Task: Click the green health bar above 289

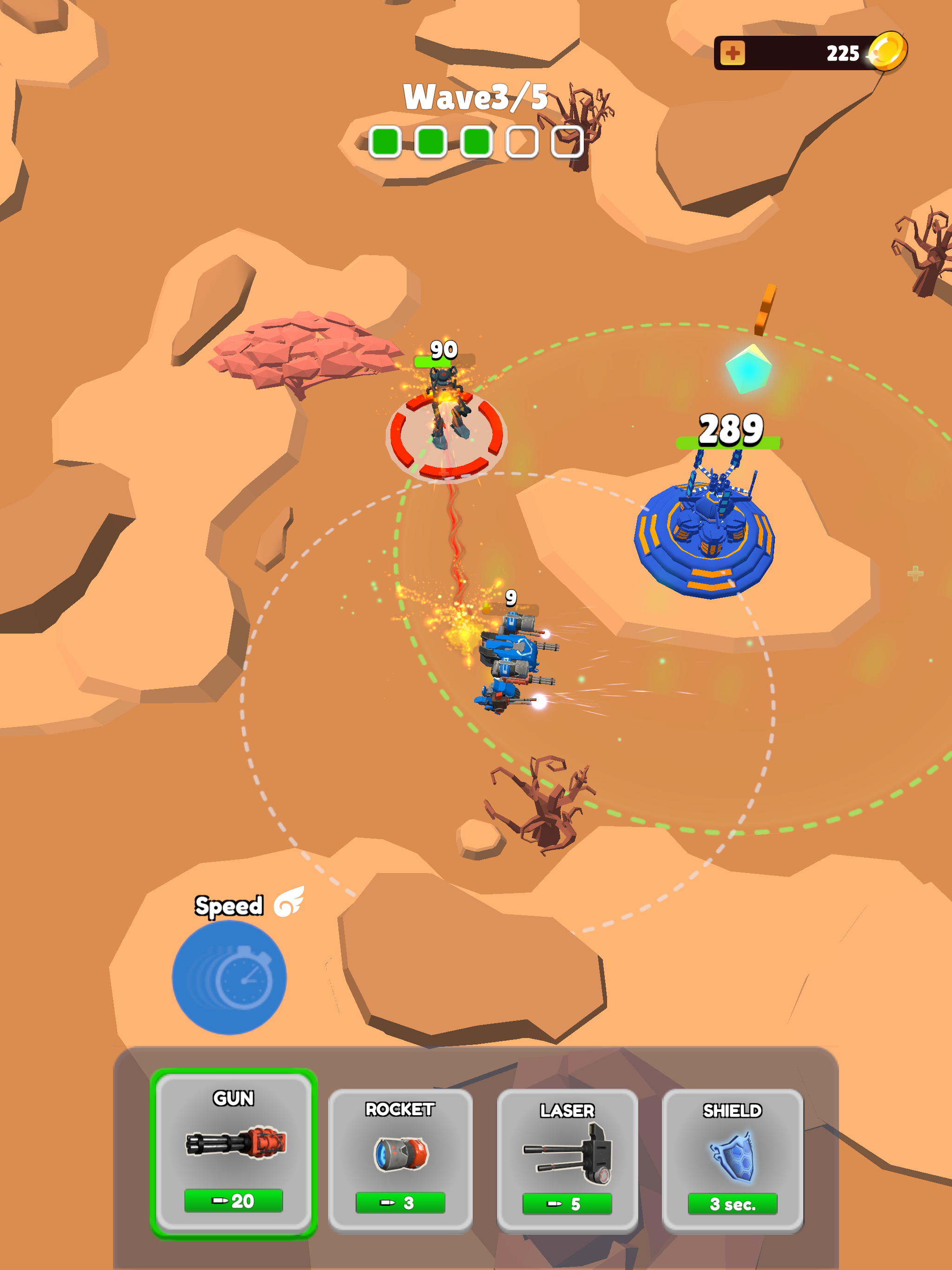Action: tap(728, 442)
